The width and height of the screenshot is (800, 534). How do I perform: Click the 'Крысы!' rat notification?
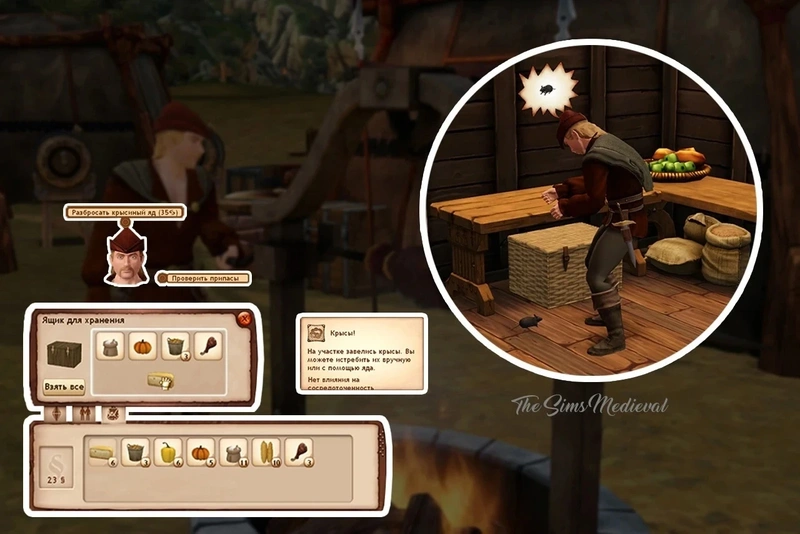click(361, 353)
